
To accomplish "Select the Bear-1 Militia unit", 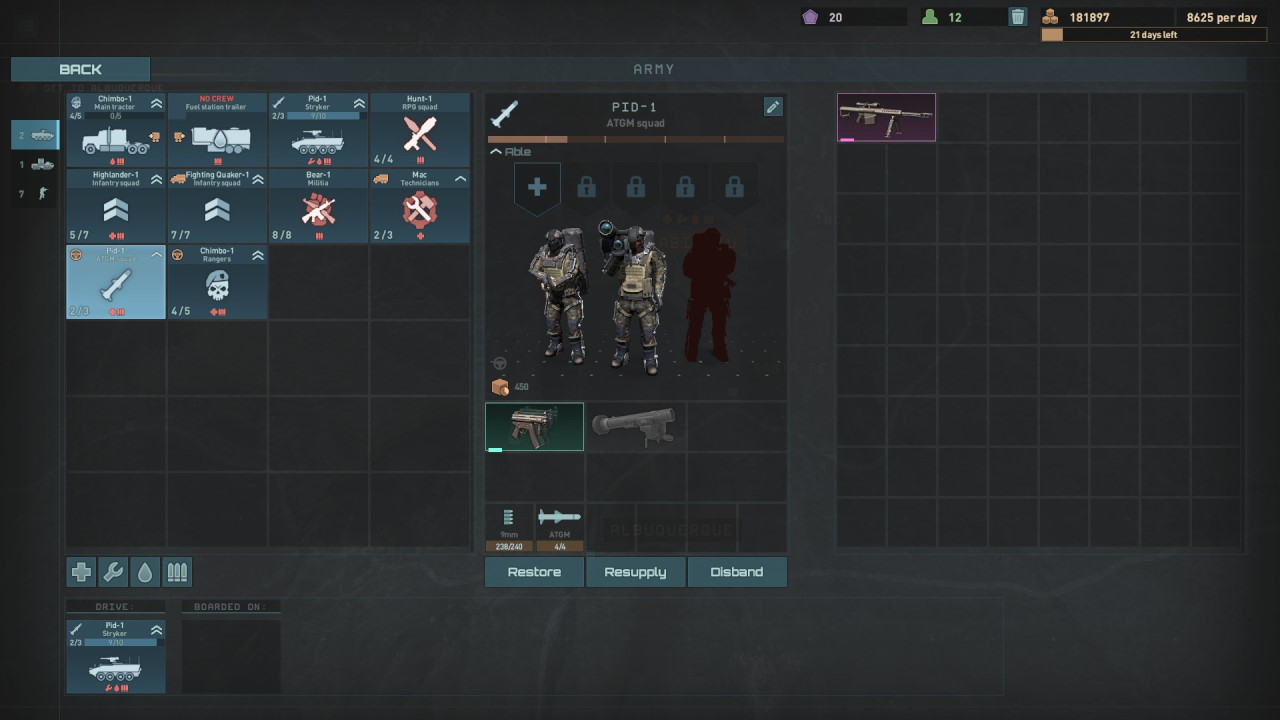I will pyautogui.click(x=318, y=206).
